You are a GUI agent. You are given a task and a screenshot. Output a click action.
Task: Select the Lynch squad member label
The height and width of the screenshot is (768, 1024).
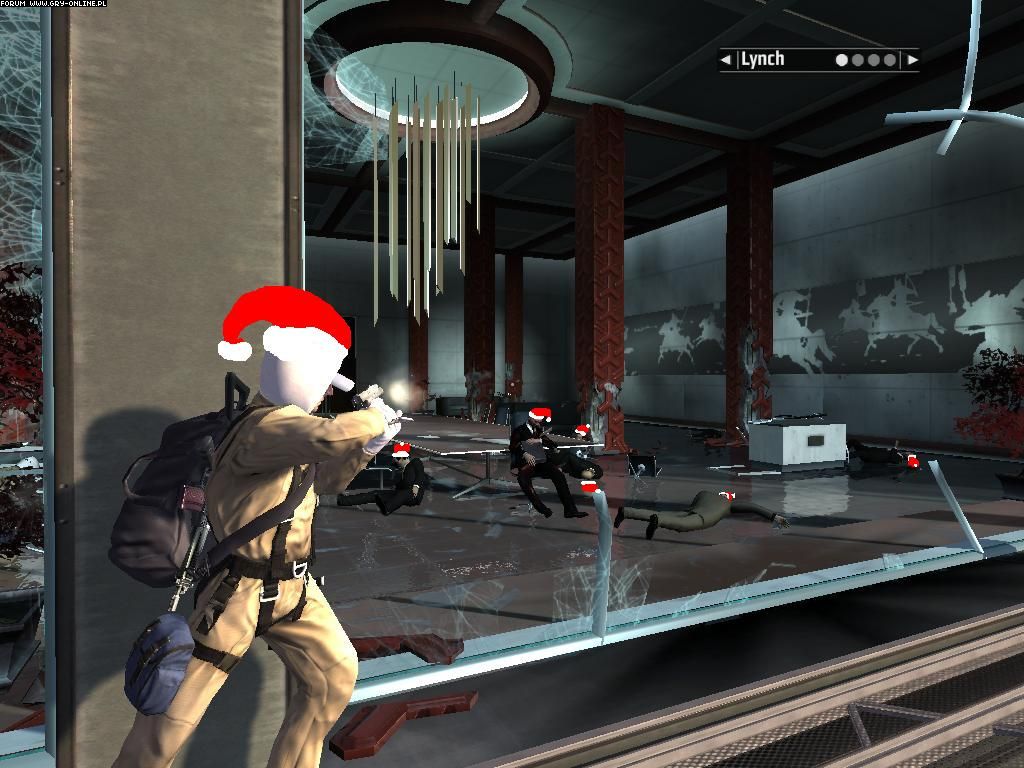[763, 59]
